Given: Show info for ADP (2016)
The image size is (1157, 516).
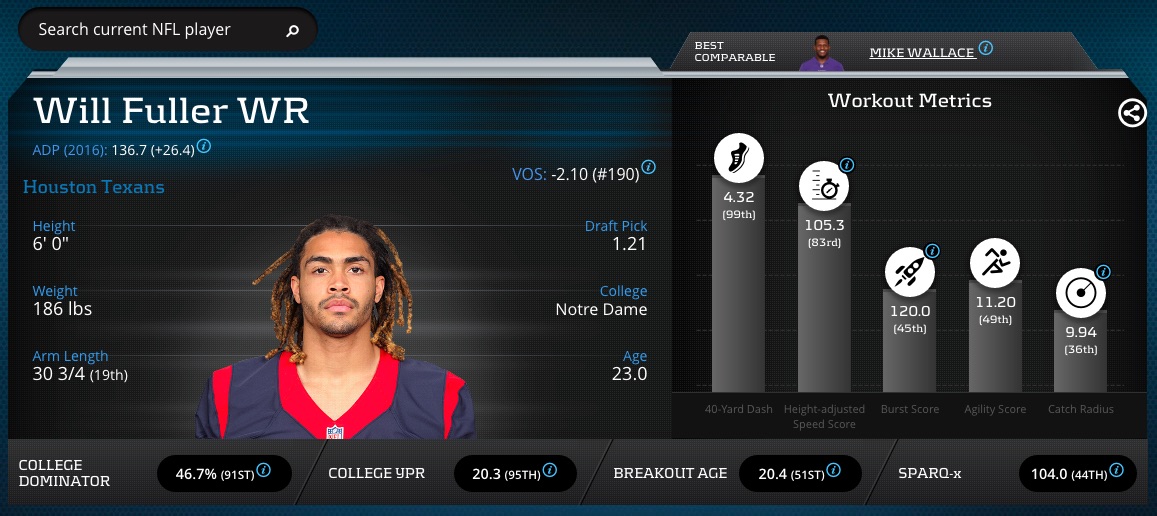Looking at the screenshot, I should tap(204, 146).
